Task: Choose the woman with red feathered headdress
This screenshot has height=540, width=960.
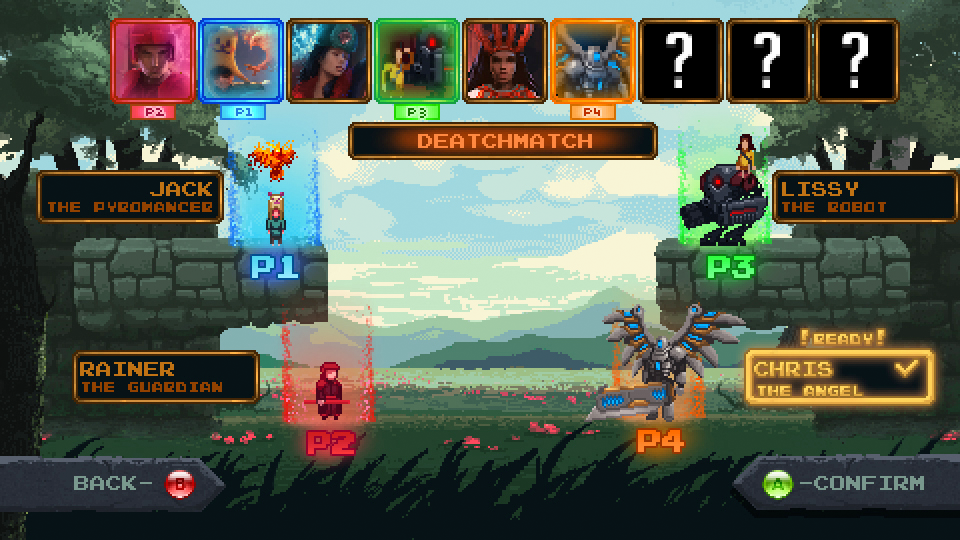Action: pos(505,60)
